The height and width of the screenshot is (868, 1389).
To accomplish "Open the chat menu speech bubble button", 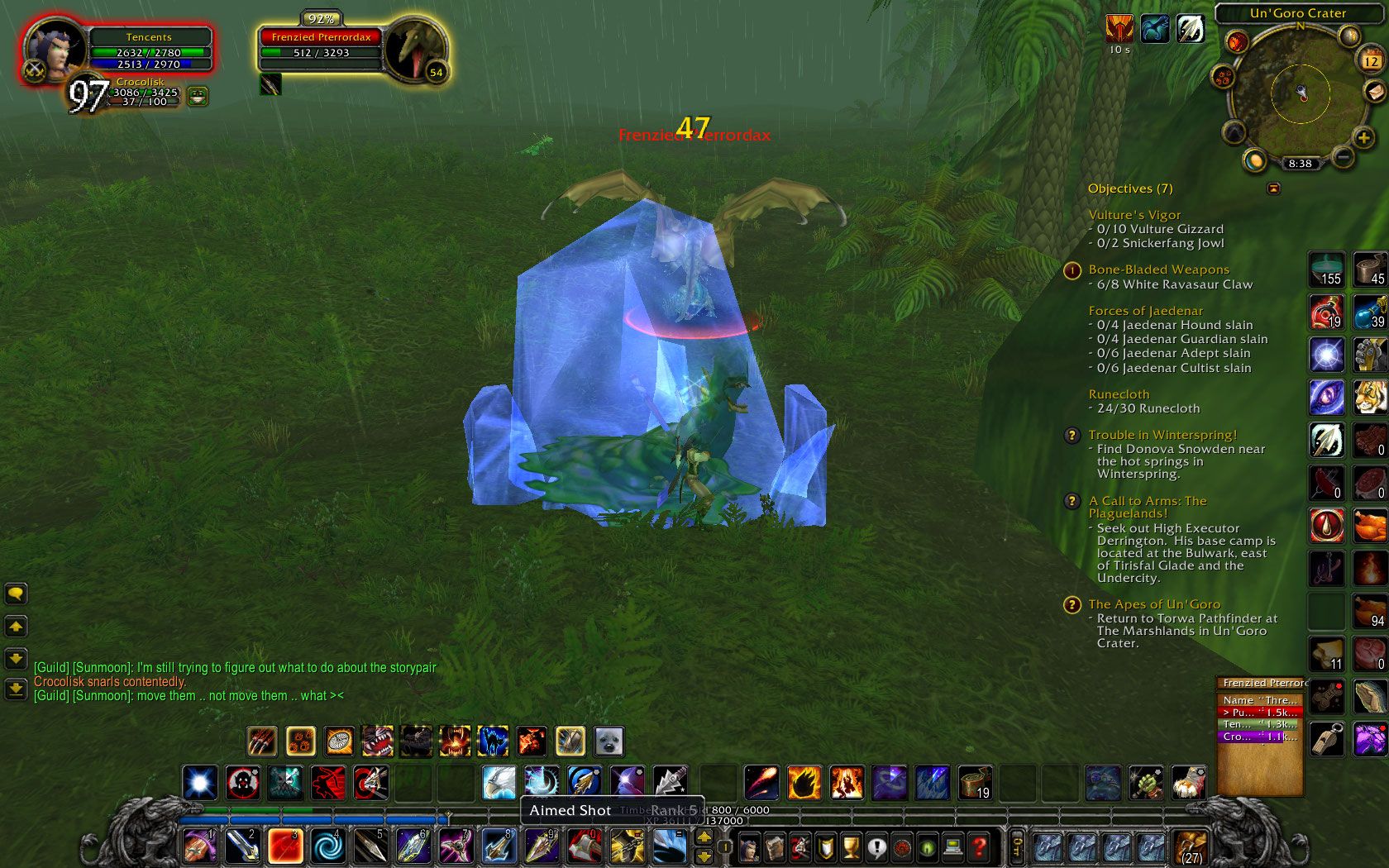I will pyautogui.click(x=16, y=594).
